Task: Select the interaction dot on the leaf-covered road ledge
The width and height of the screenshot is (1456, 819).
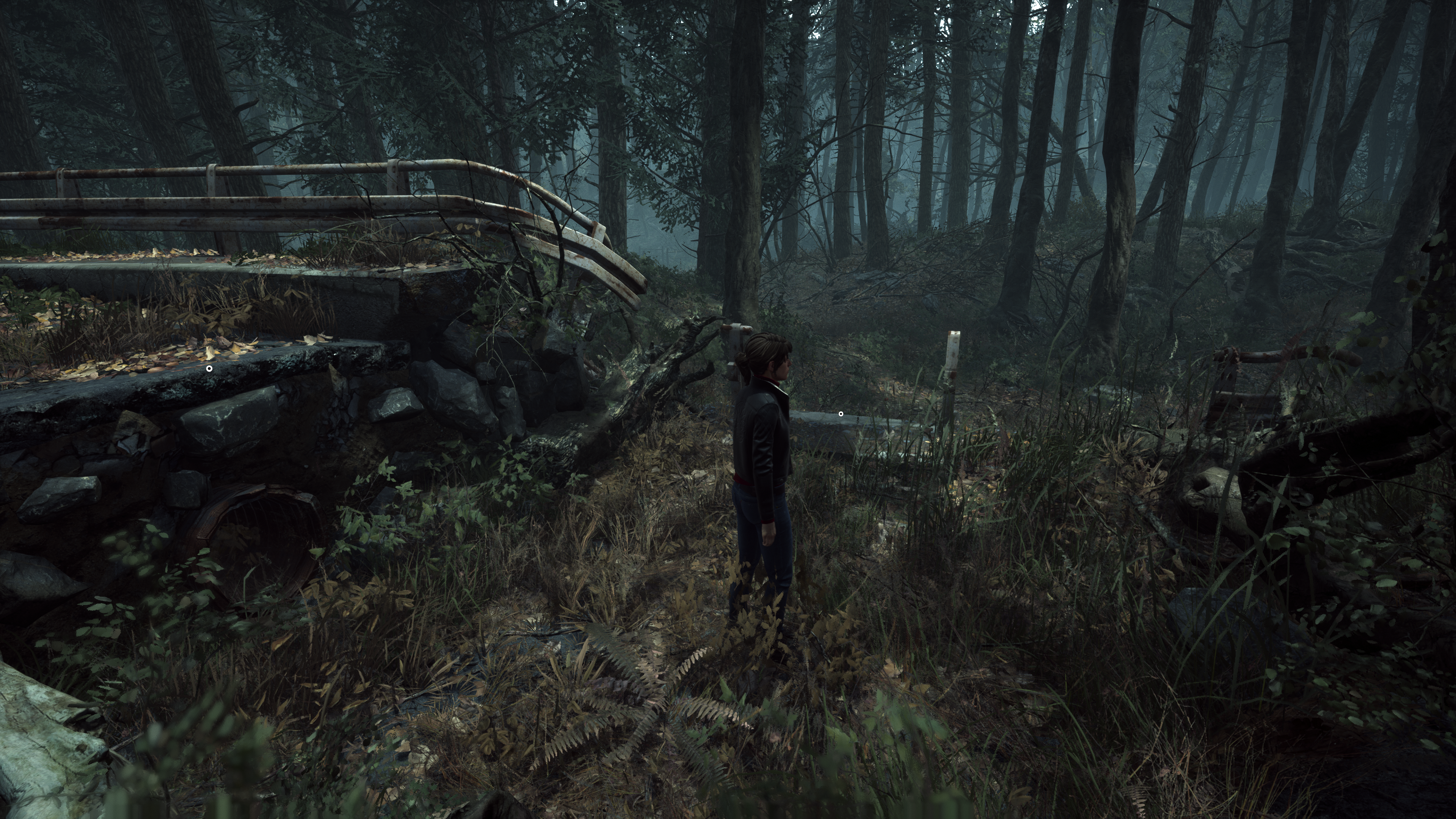Action: 209,368
